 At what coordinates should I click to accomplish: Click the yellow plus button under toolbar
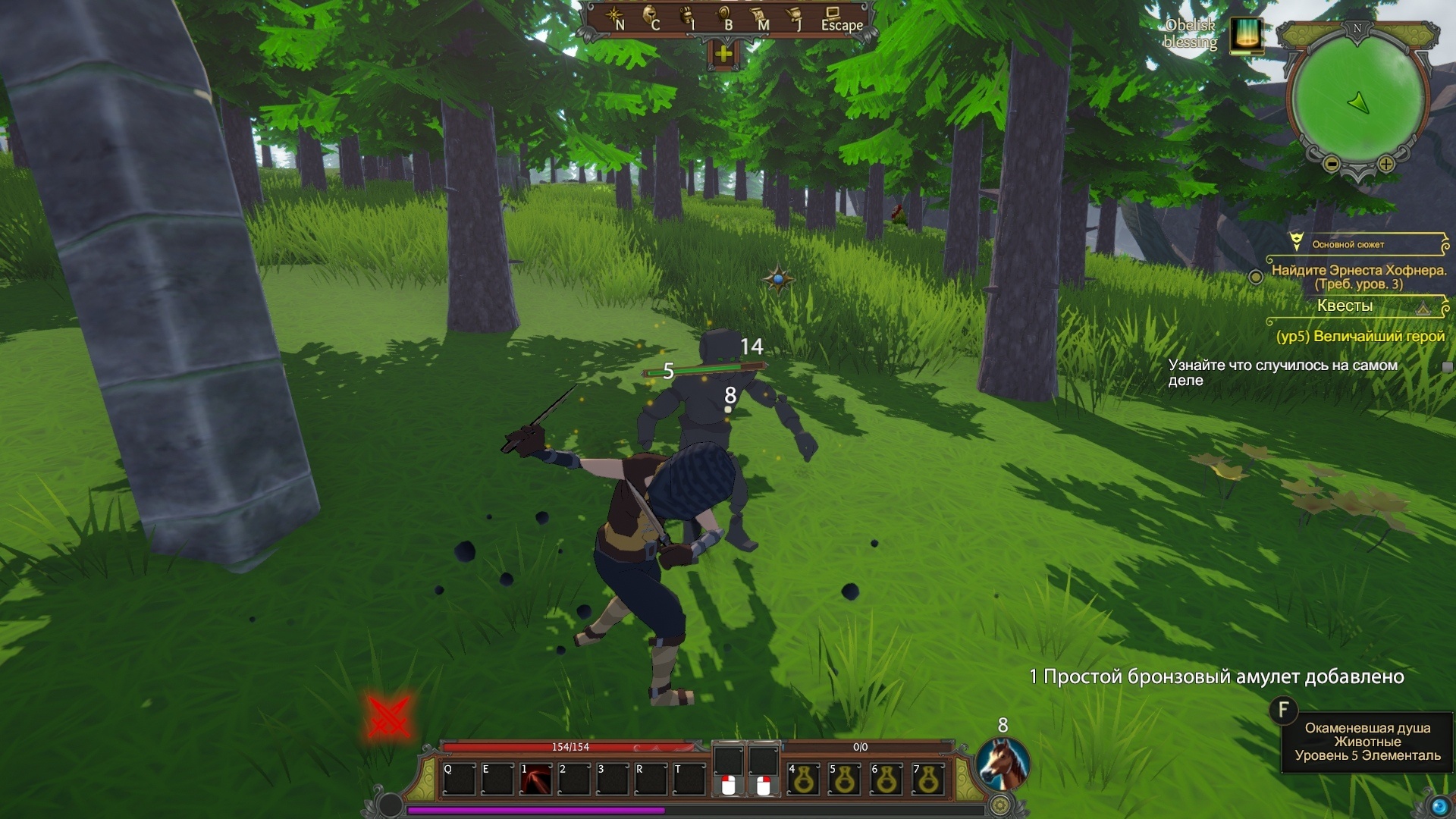pos(723,54)
